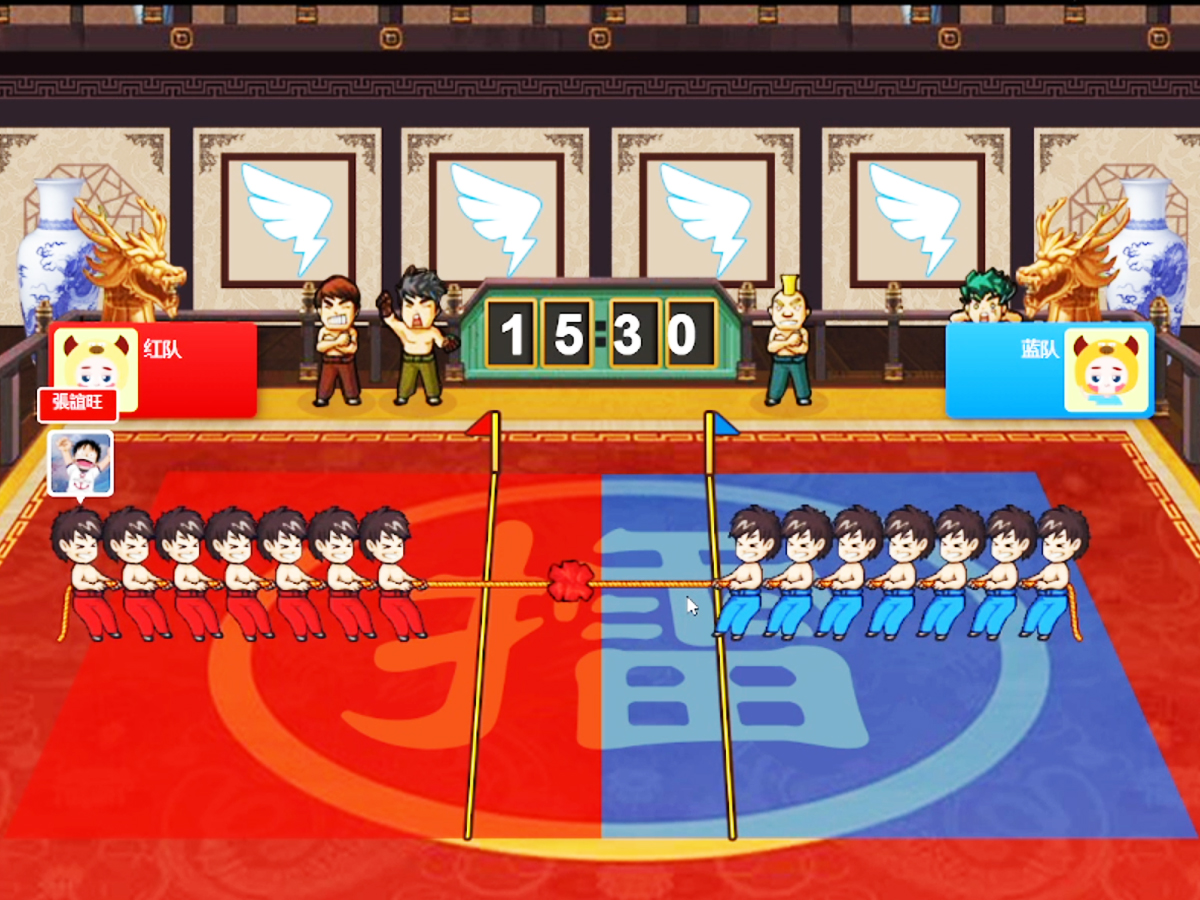Image resolution: width=1200 pixels, height=900 pixels.
Task: Select the 張誼旺 player portrait bubble
Action: (80, 462)
